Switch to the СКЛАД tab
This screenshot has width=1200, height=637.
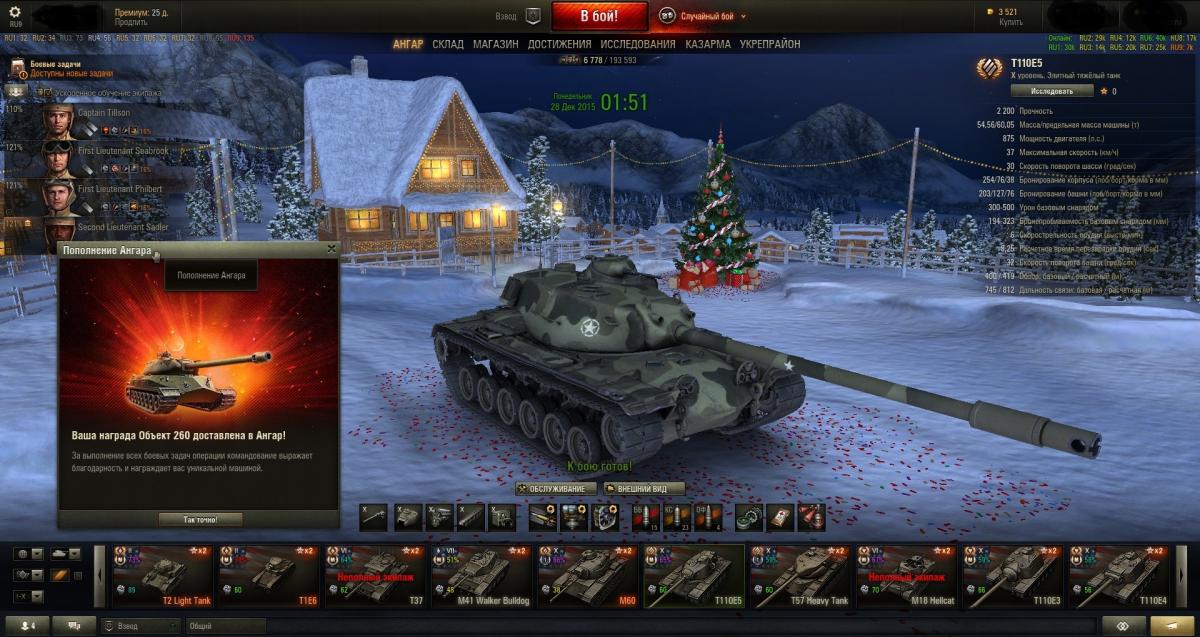point(448,44)
